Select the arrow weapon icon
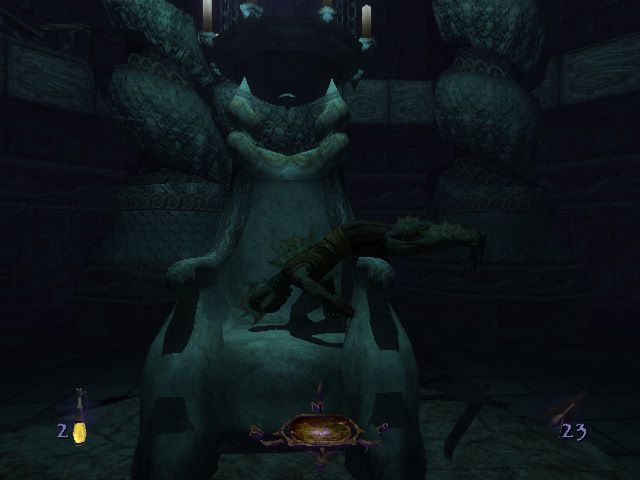Viewport: 640px width, 480px height. (x=567, y=409)
